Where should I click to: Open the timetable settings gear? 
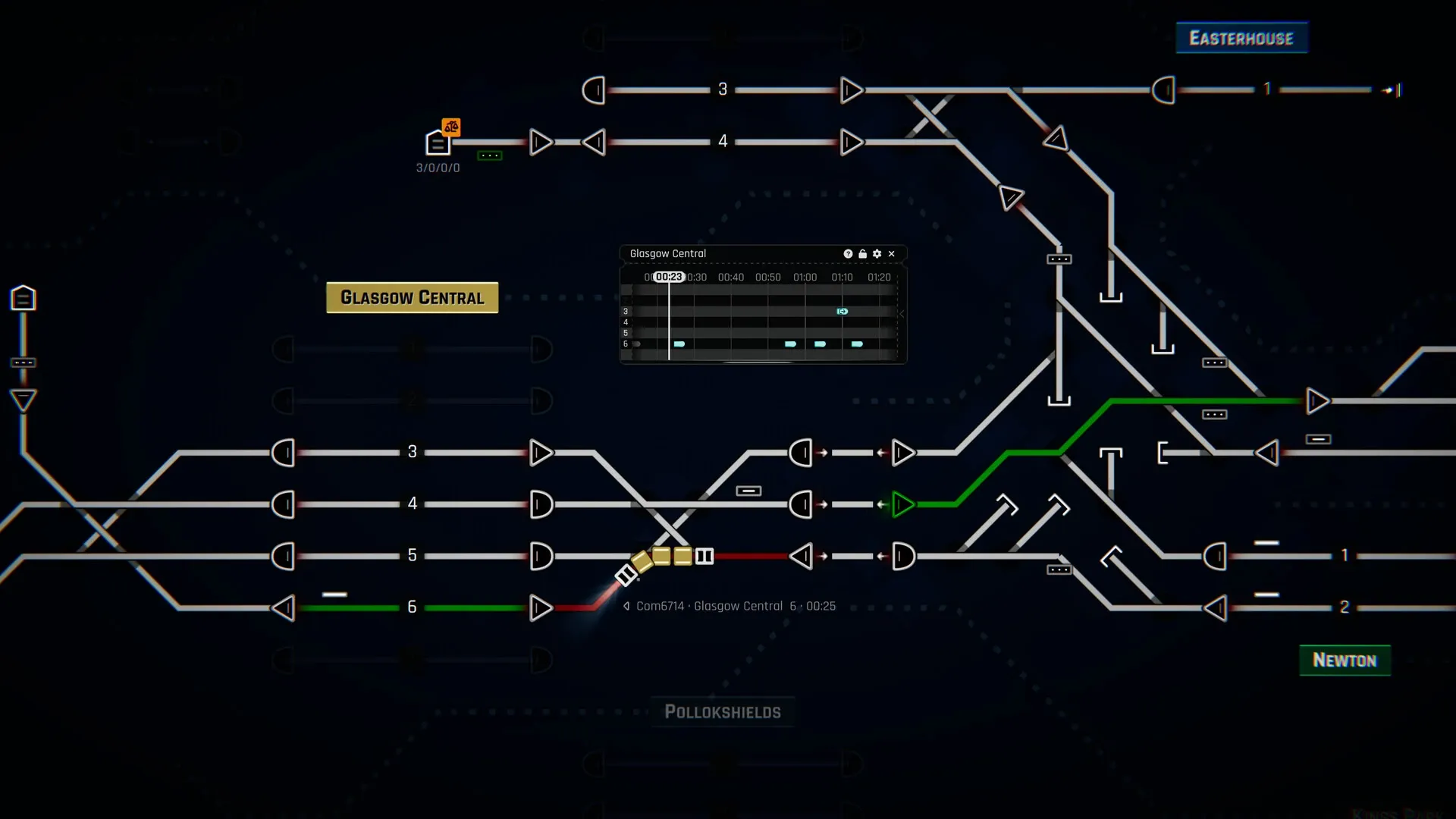click(x=877, y=253)
